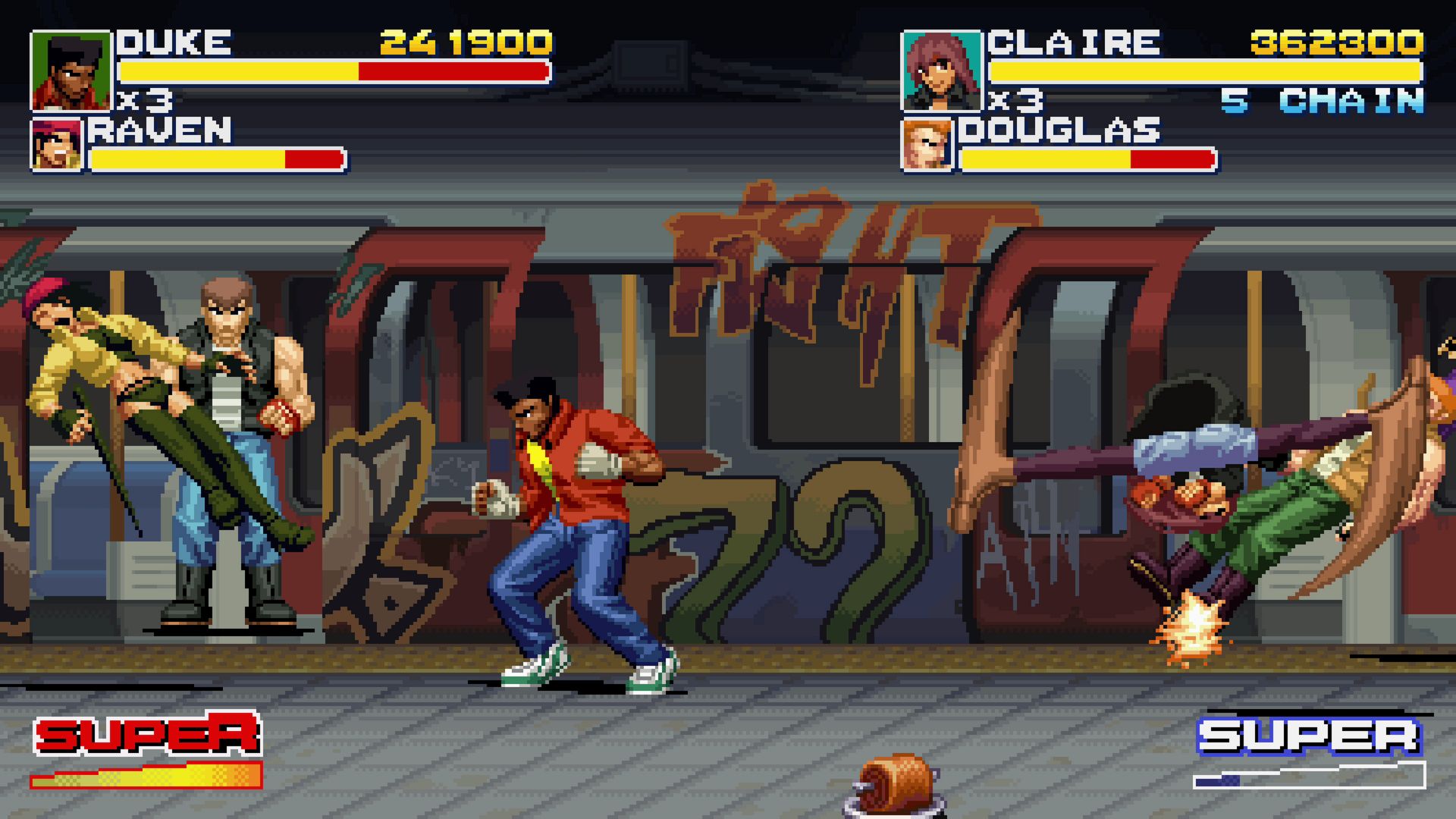Click Raven's enemy portrait
Image resolution: width=1456 pixels, height=819 pixels.
coord(57,145)
